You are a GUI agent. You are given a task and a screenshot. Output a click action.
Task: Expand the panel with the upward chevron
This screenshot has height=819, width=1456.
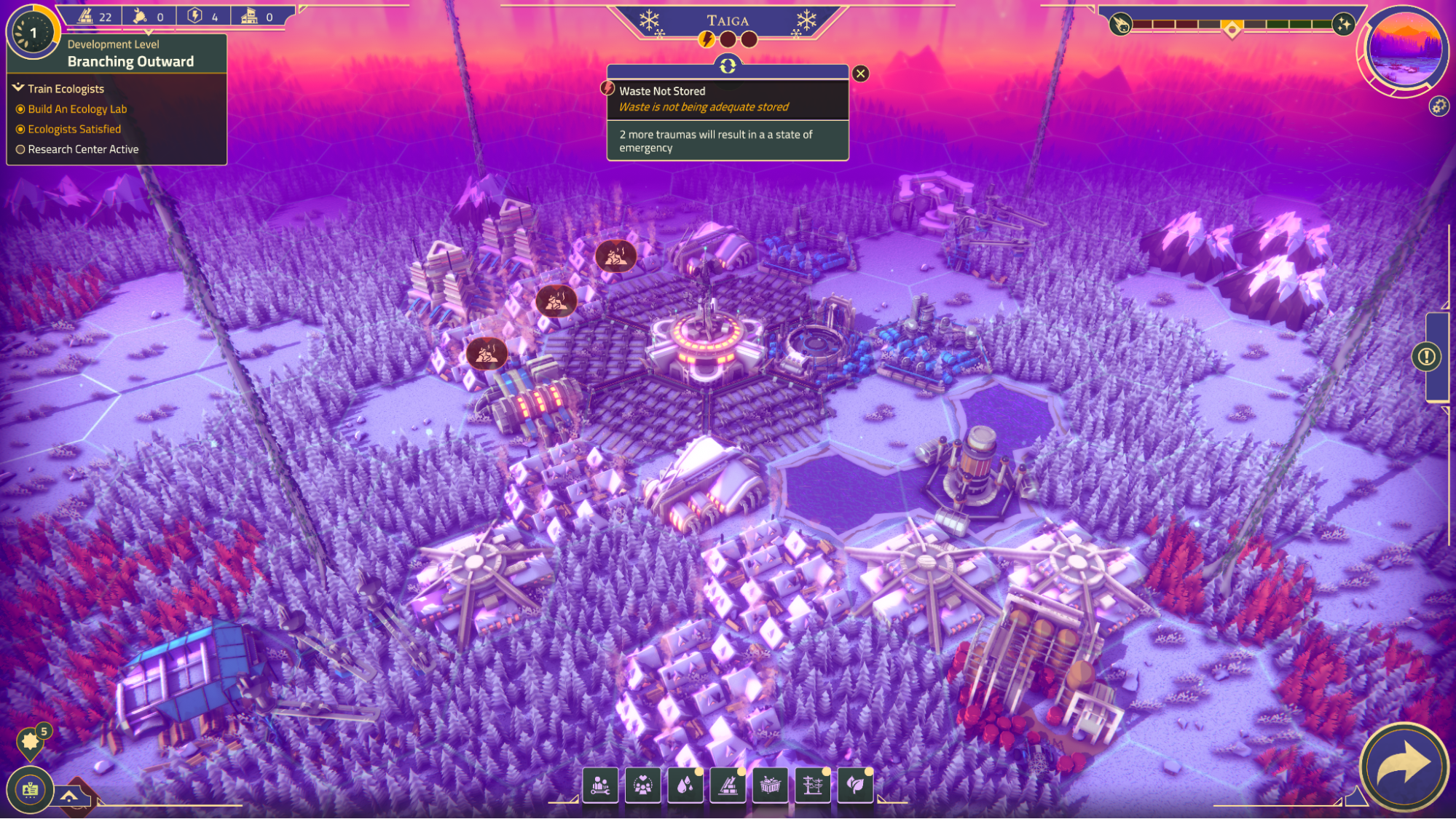(70, 796)
